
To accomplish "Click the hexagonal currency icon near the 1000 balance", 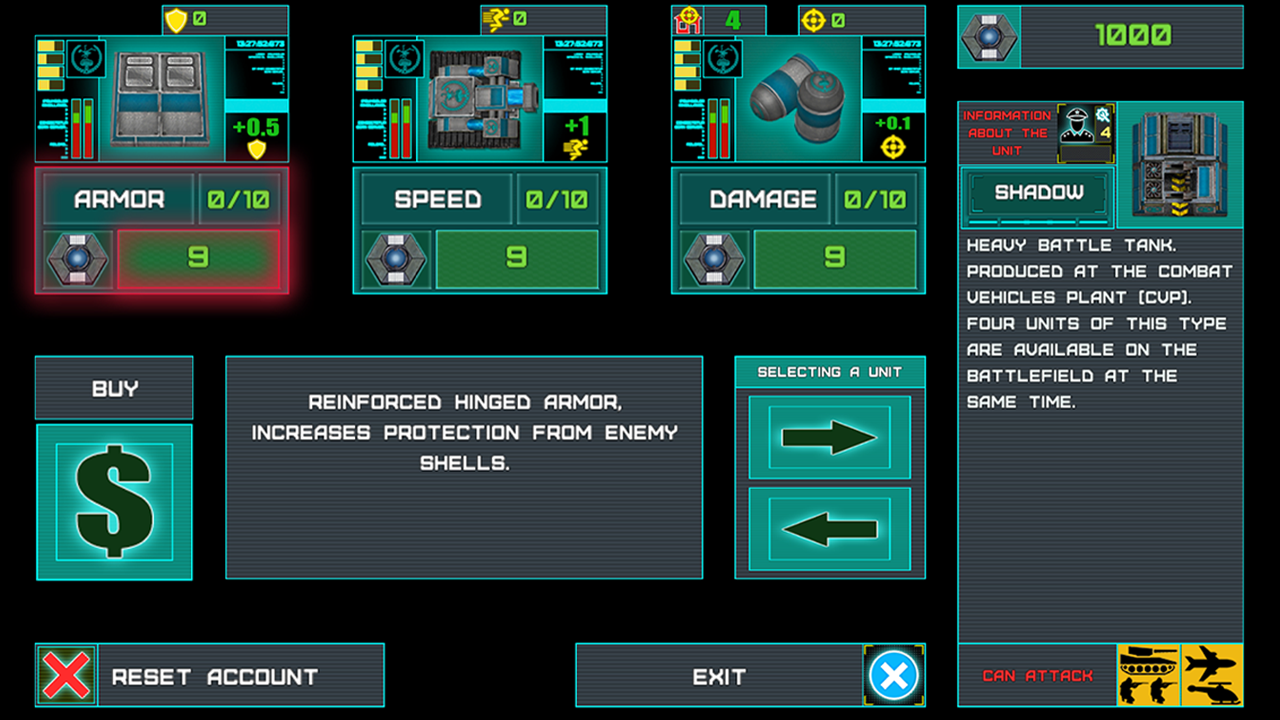I will [x=990, y=36].
